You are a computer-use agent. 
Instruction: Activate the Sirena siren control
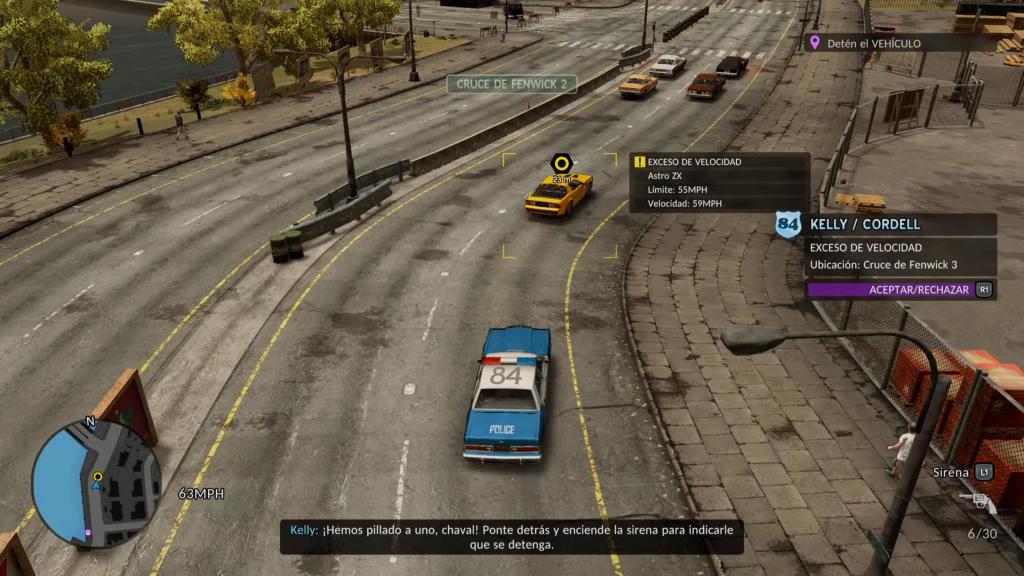[958, 472]
